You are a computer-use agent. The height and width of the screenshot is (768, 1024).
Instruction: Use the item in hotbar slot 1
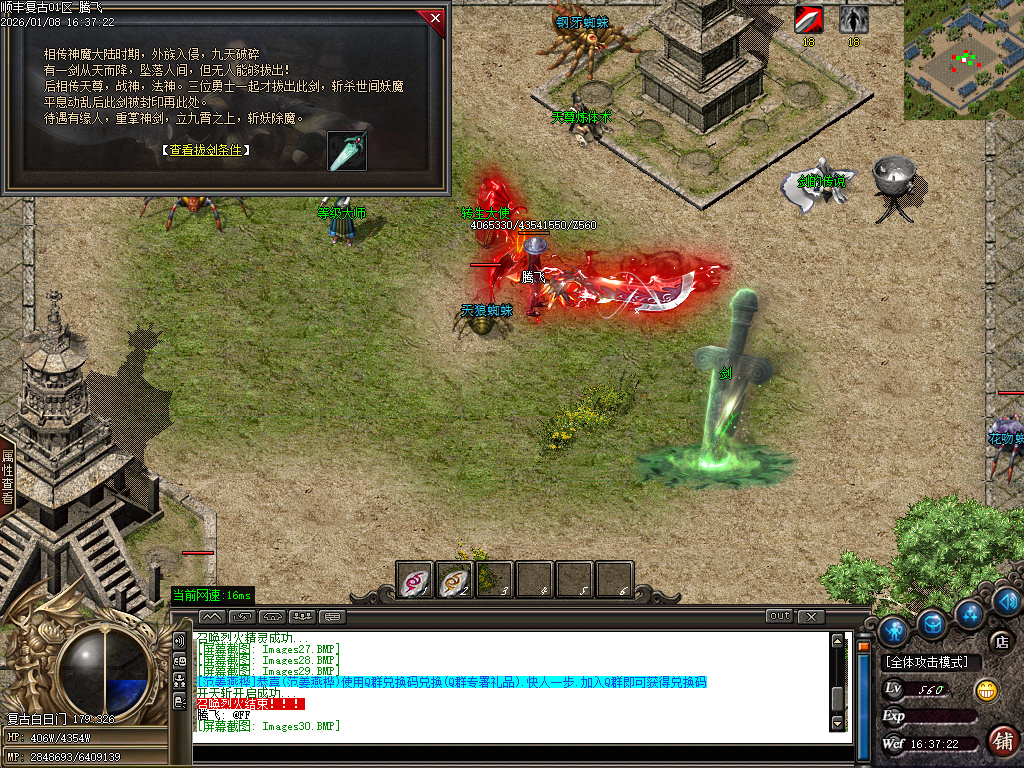coord(415,580)
